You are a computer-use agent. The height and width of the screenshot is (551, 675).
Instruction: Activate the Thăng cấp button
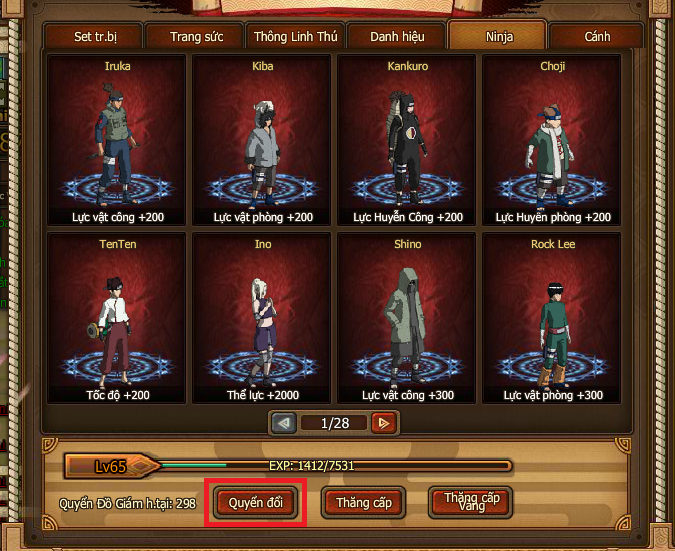363,502
